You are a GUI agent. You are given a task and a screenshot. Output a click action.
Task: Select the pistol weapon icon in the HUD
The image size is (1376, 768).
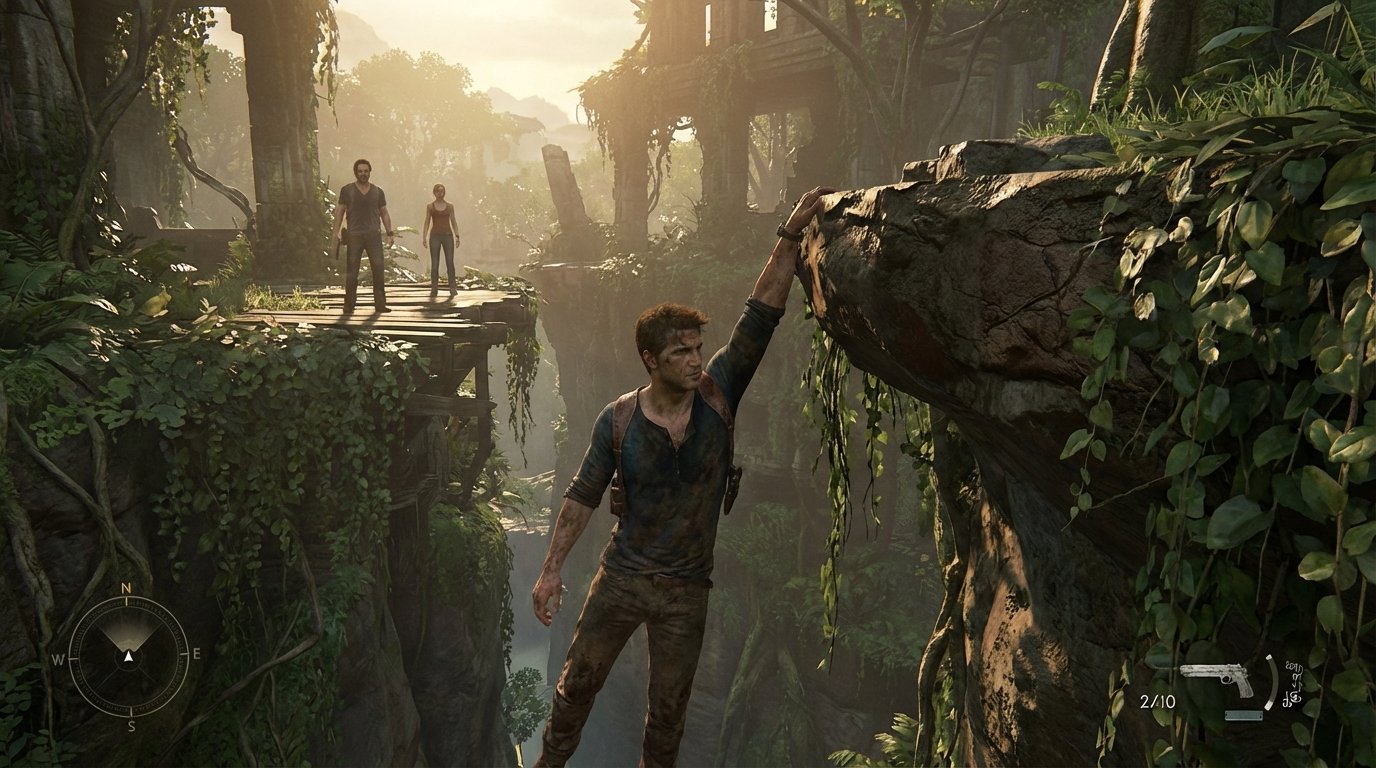click(x=1217, y=676)
